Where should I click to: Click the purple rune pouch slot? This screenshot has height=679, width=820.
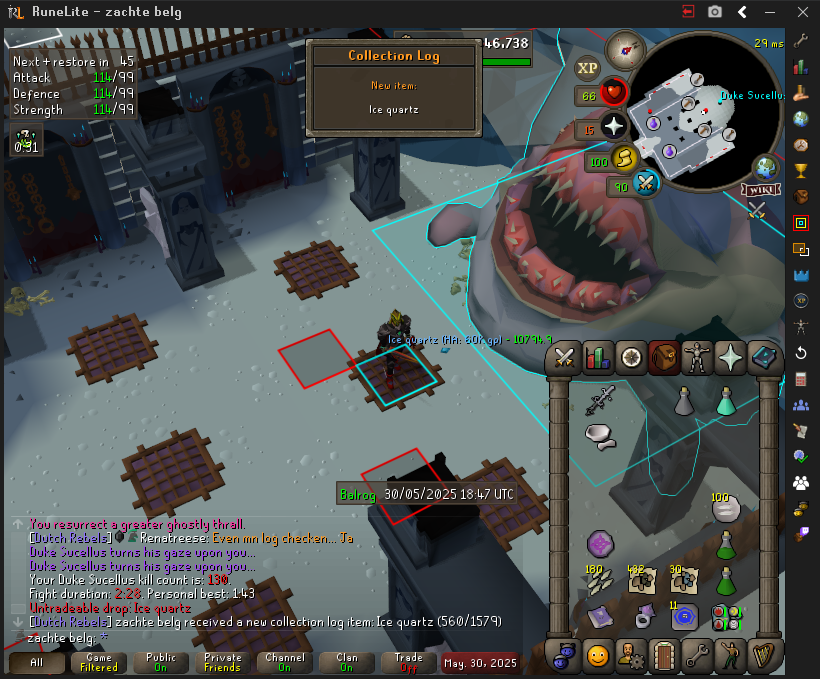click(600, 545)
